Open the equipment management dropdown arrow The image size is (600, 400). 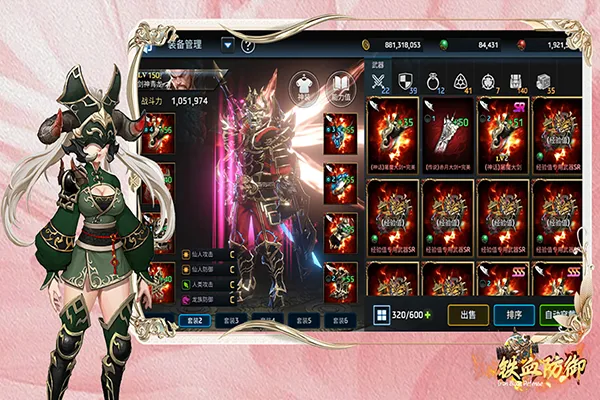point(228,44)
